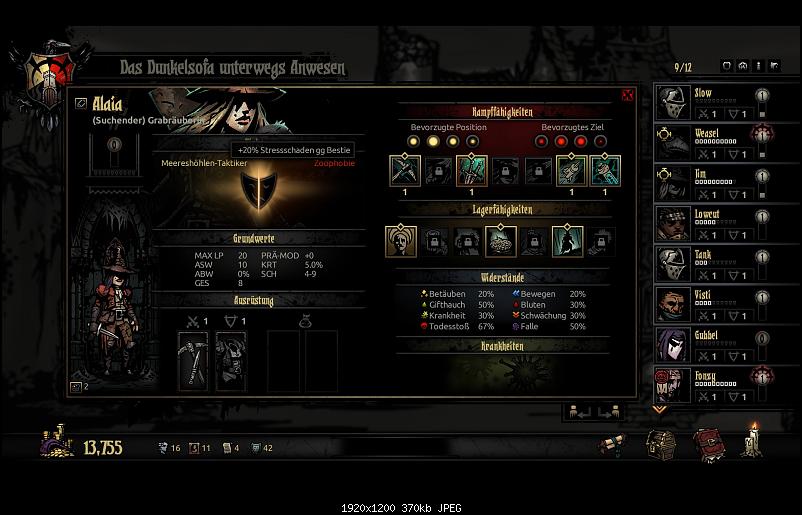Open the pickaxe weapon equipment slot
This screenshot has width=802, height=515.
pyautogui.click(x=192, y=359)
